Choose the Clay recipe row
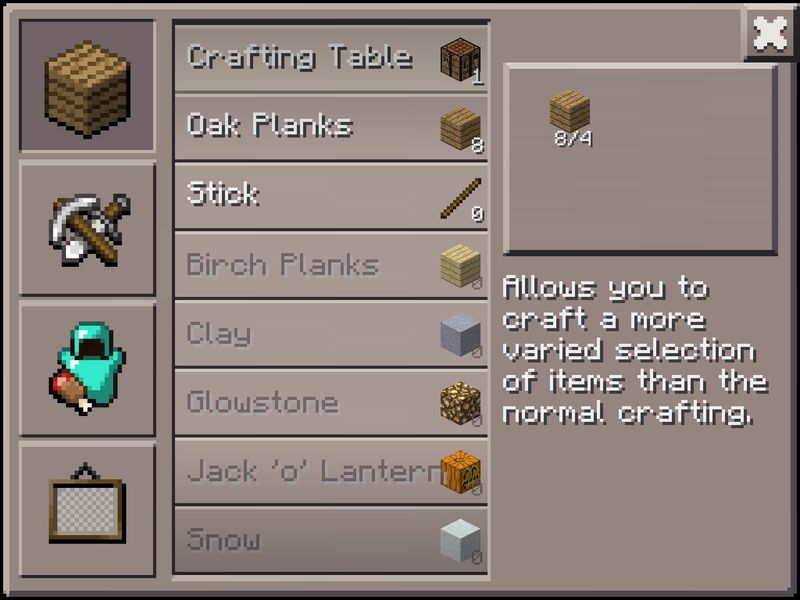 [x=331, y=334]
